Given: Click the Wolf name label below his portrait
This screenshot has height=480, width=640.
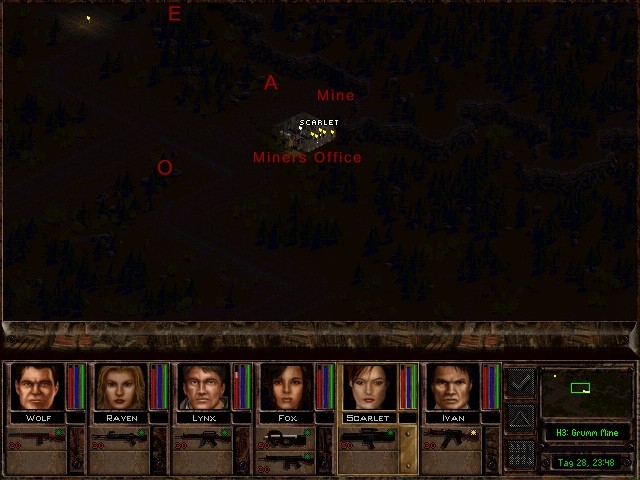Looking at the screenshot, I should (x=37, y=417).
